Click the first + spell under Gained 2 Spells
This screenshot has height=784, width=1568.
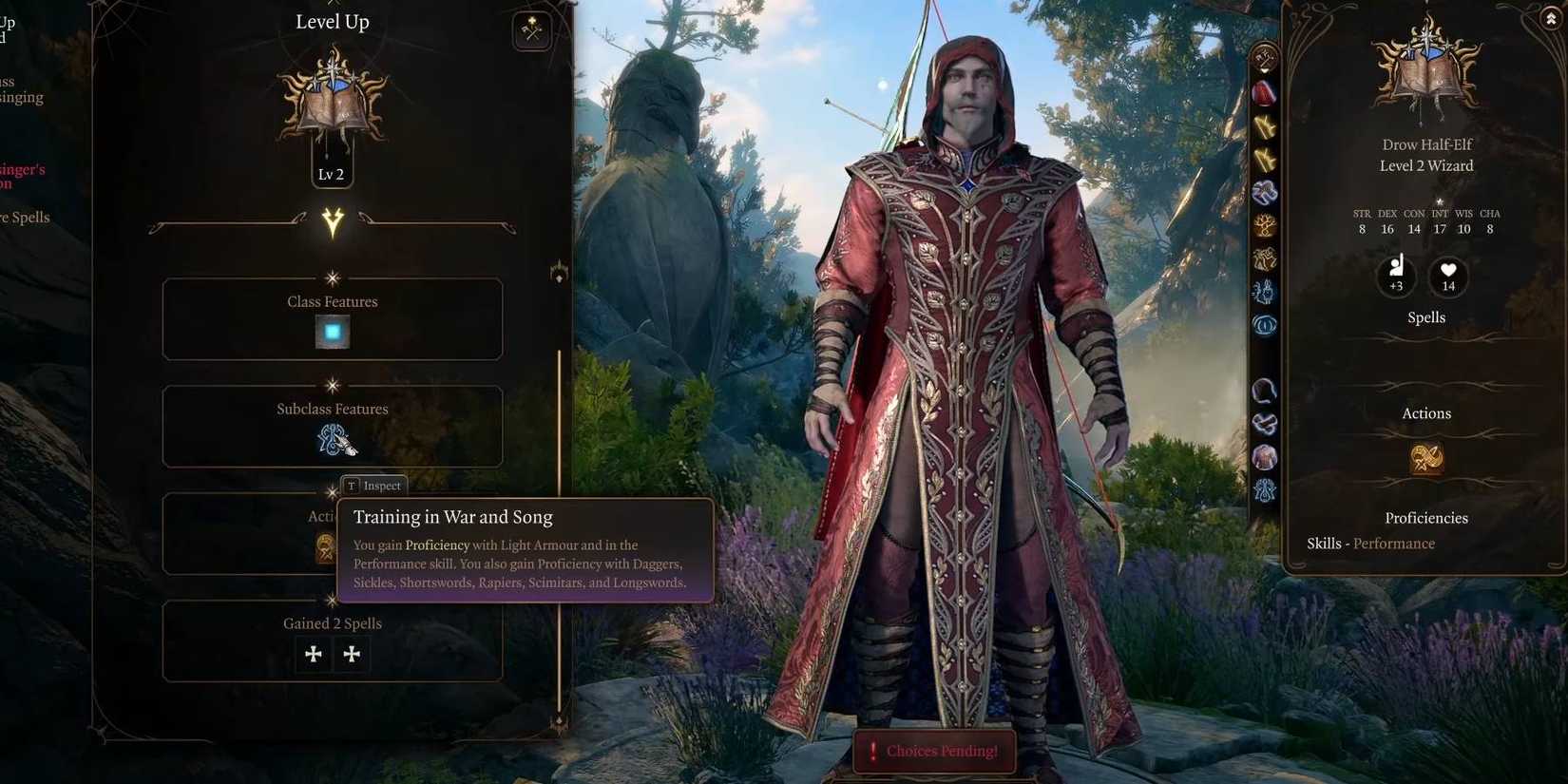[314, 654]
